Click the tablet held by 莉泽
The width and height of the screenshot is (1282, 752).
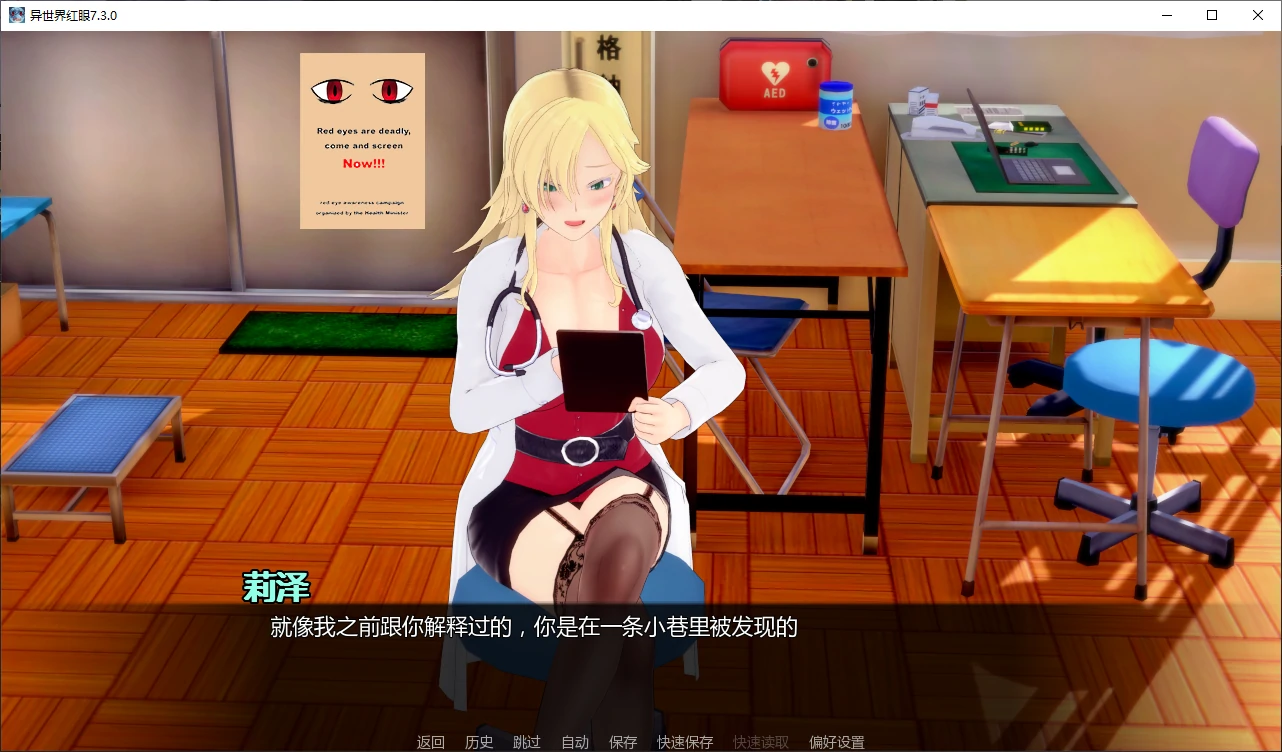600,370
